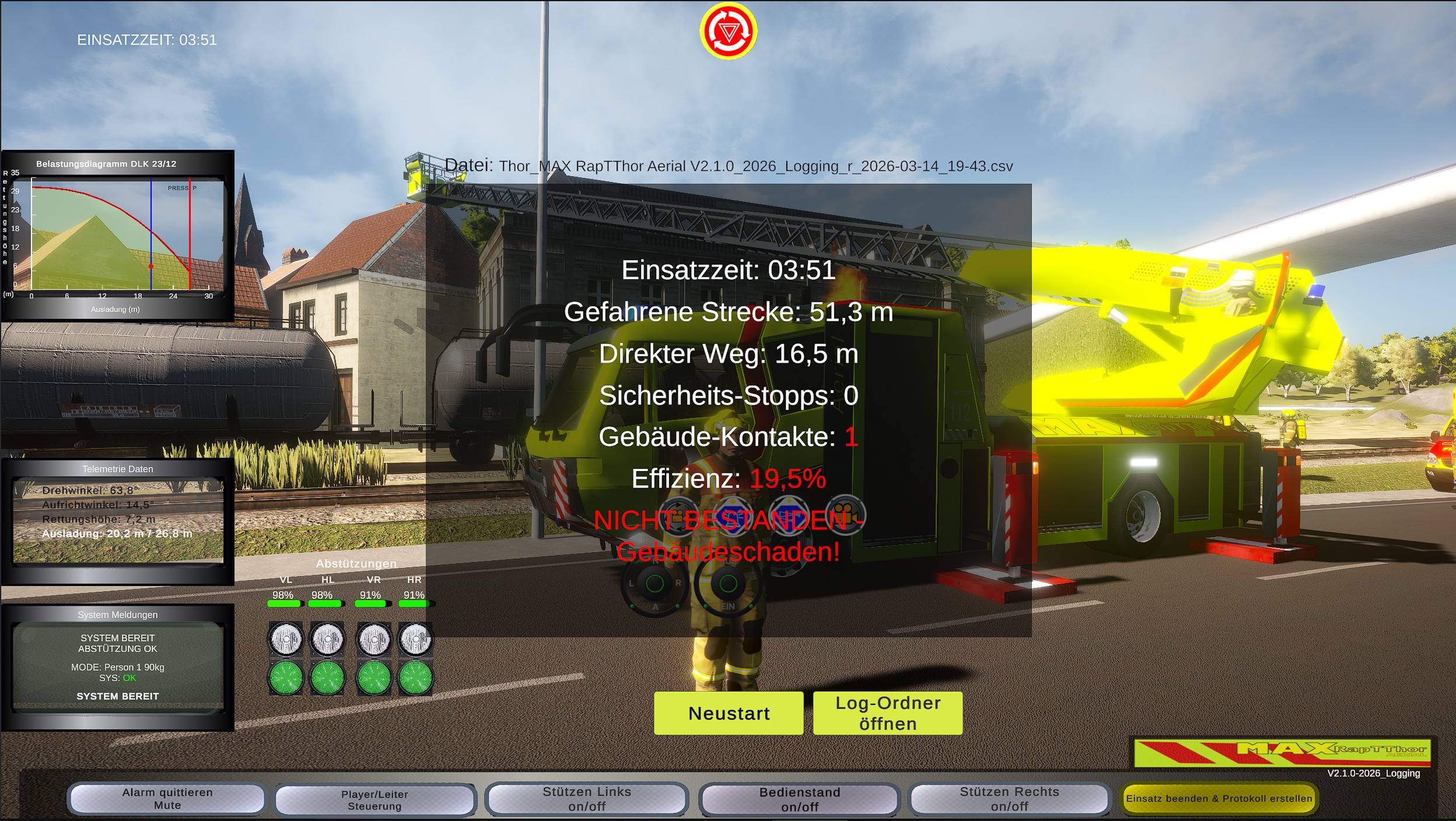This screenshot has height=821, width=1456.
Task: Select Alarm quittieren Mute
Action: click(x=166, y=799)
